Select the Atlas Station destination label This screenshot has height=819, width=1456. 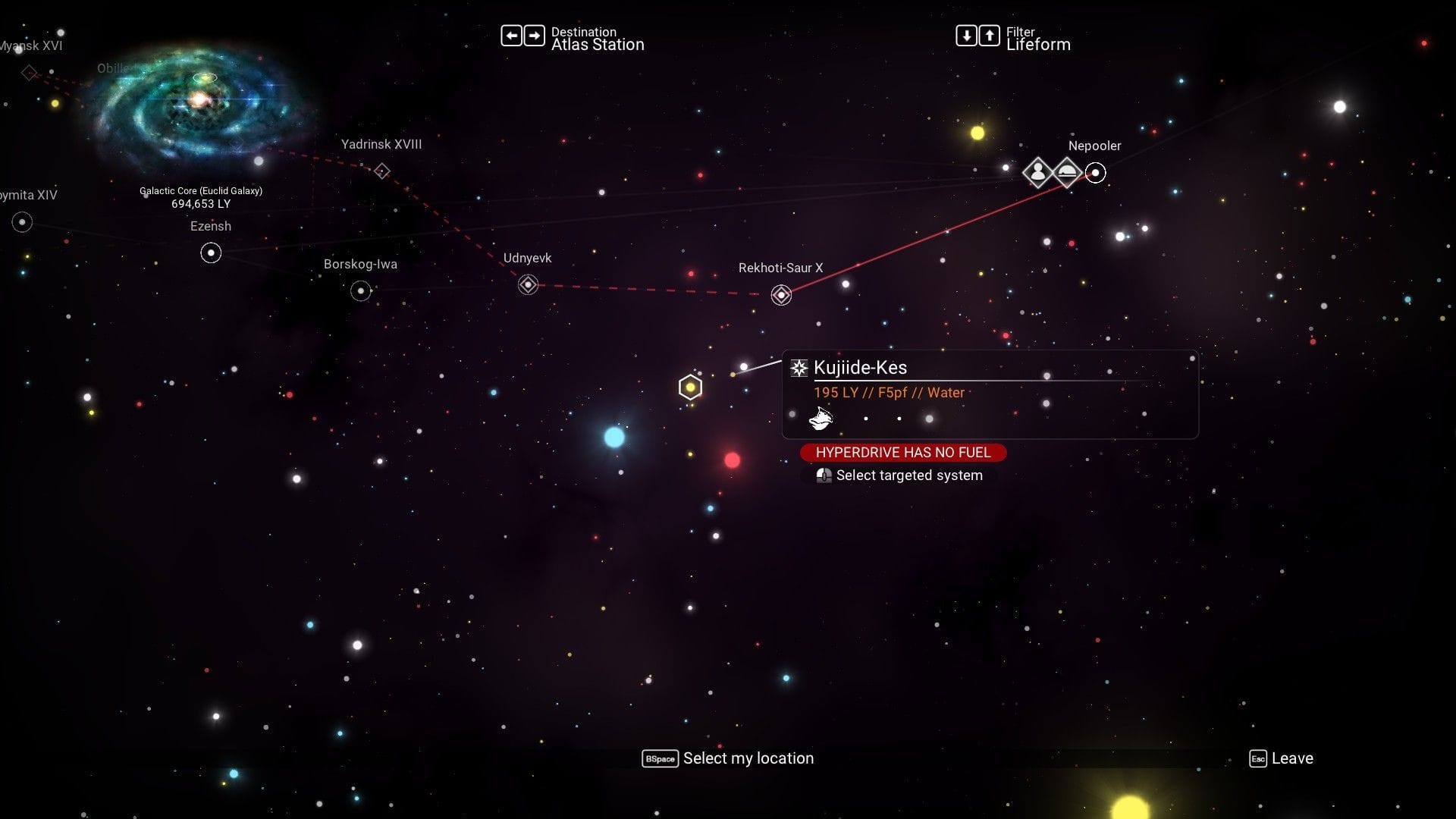click(x=598, y=45)
